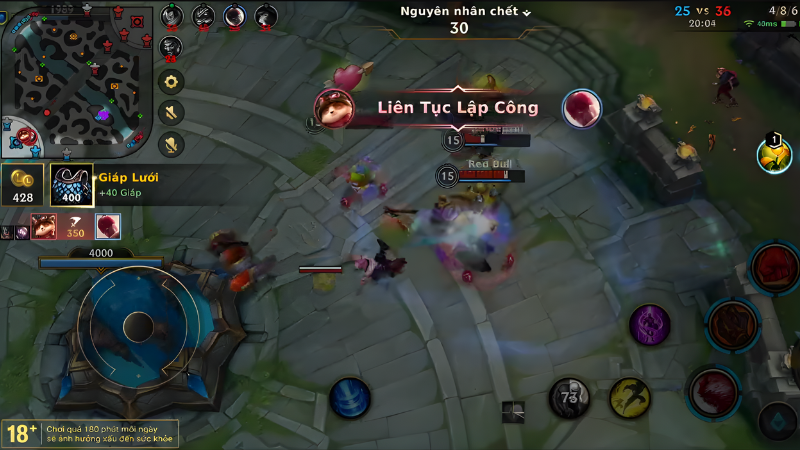Toggle the muted microphone button
This screenshot has width=800, height=450.
click(x=172, y=143)
